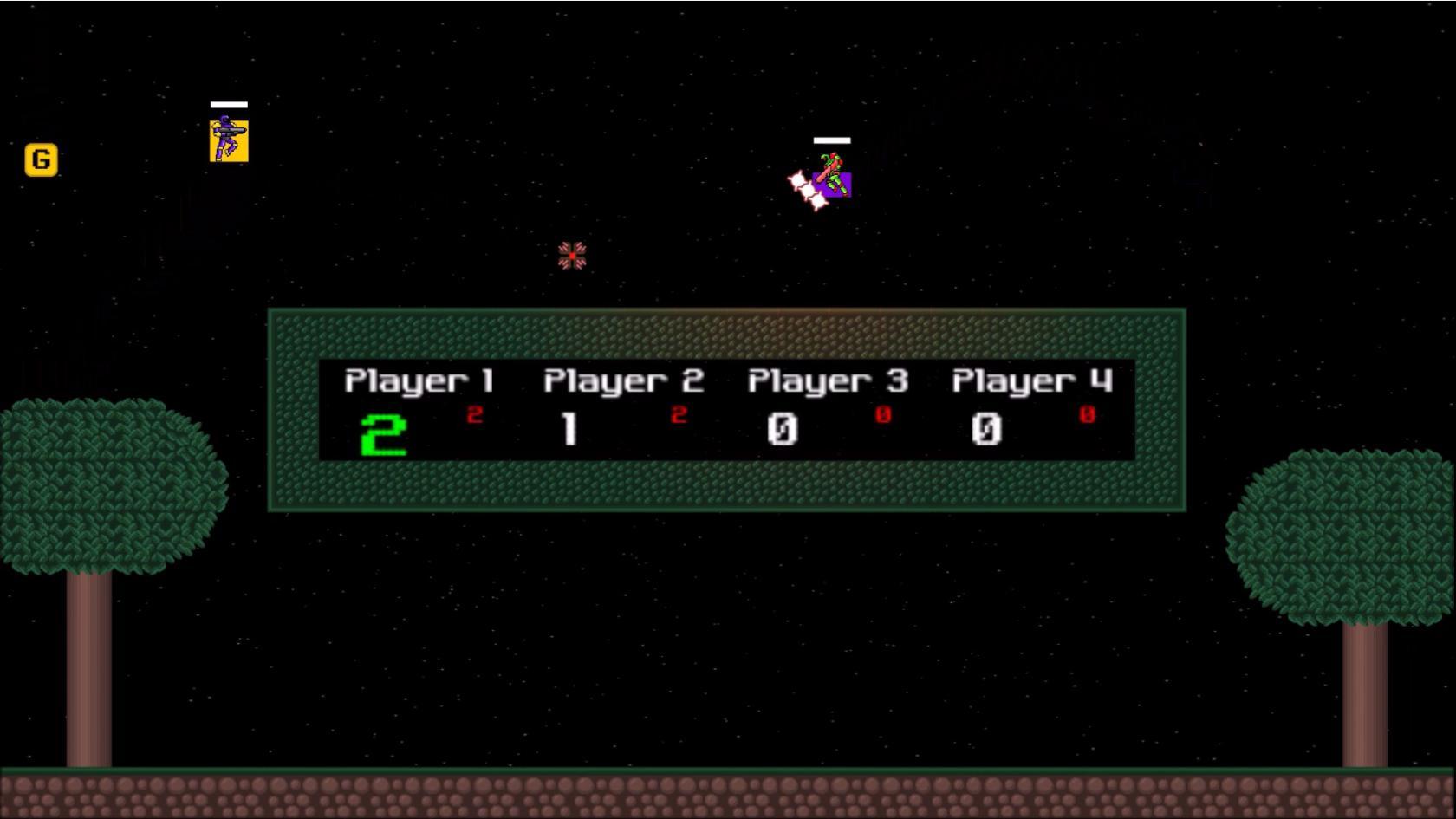Click the Player 3 header text
Image resolution: width=1456 pixels, height=819 pixels.
tap(827, 380)
